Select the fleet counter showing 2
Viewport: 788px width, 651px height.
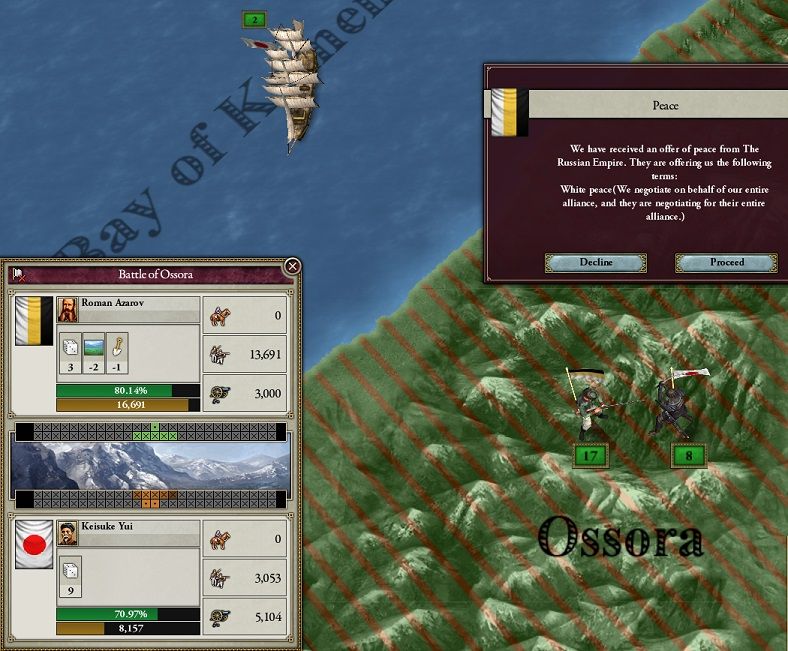255,19
